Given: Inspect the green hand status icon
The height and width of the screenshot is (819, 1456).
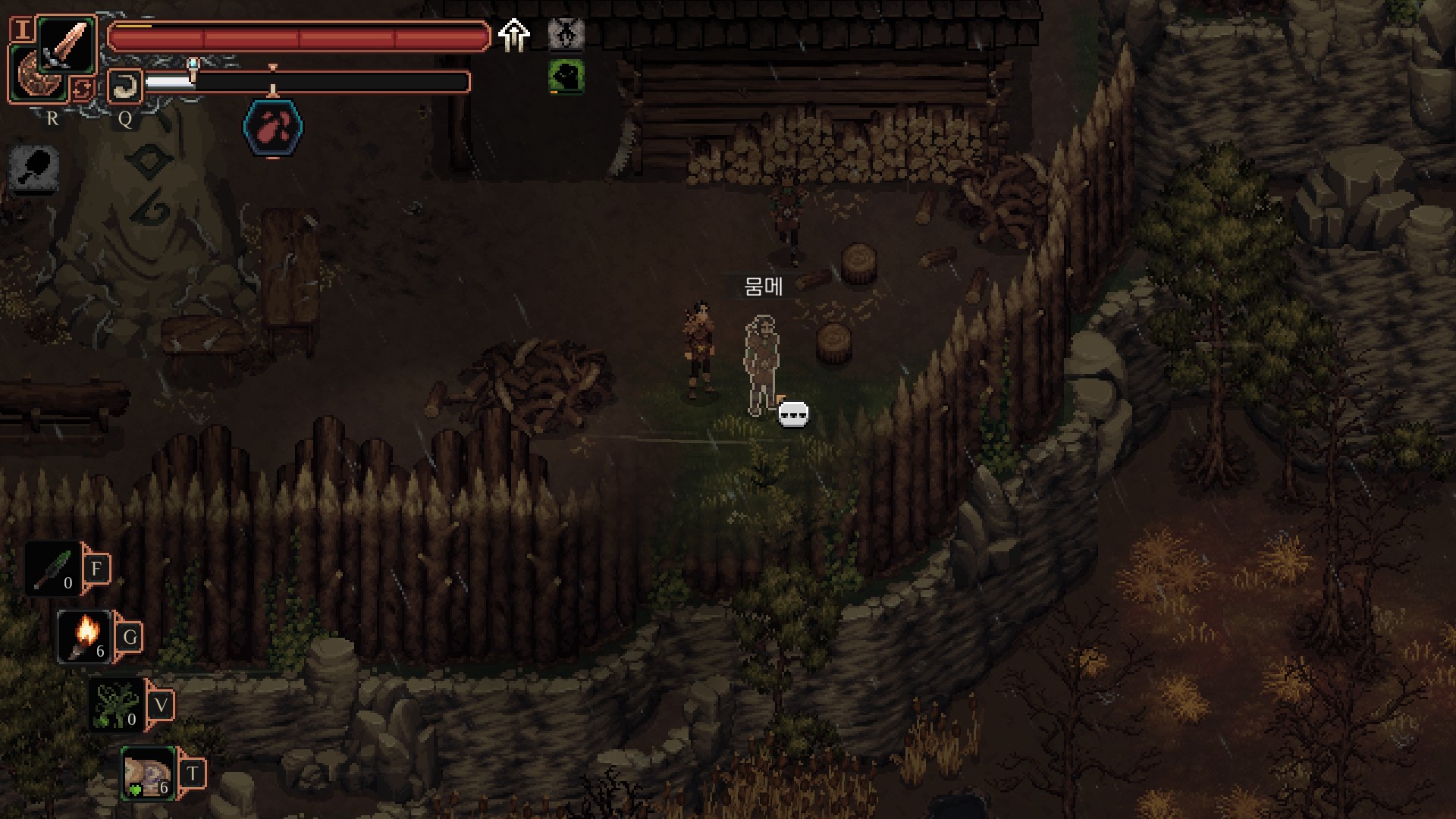Looking at the screenshot, I should [x=566, y=77].
